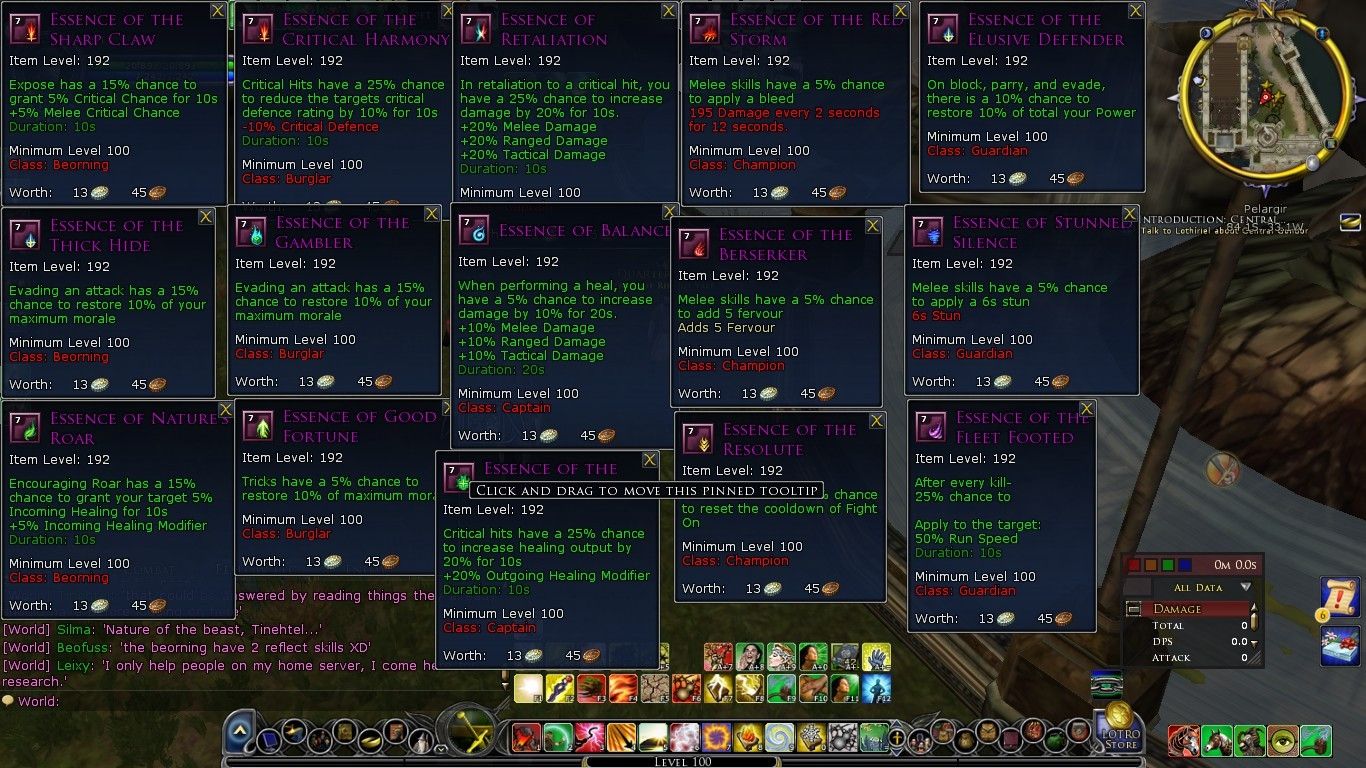Screen dimensions: 1366x768
Task: Click the world chat input field
Action: 250,702
